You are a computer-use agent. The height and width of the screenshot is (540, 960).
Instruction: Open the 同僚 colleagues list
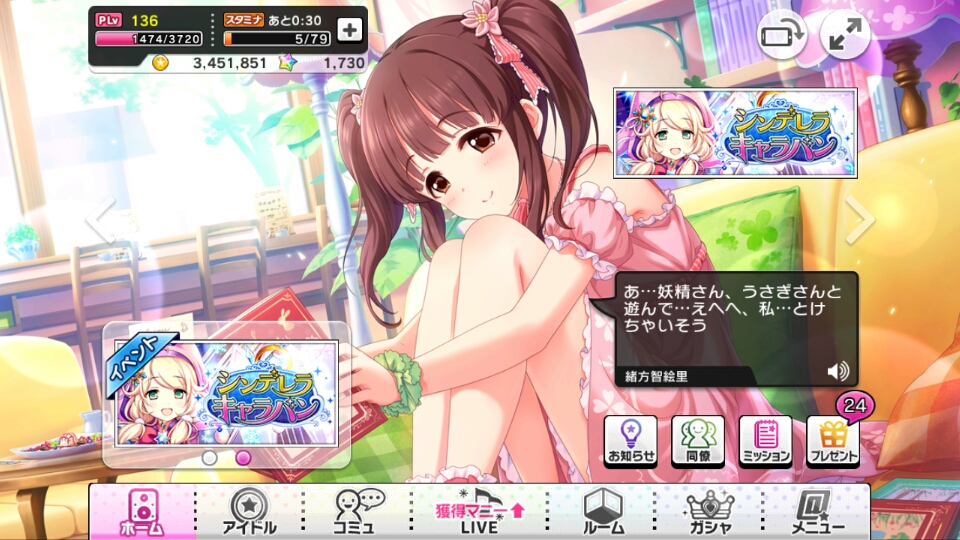pyautogui.click(x=698, y=442)
